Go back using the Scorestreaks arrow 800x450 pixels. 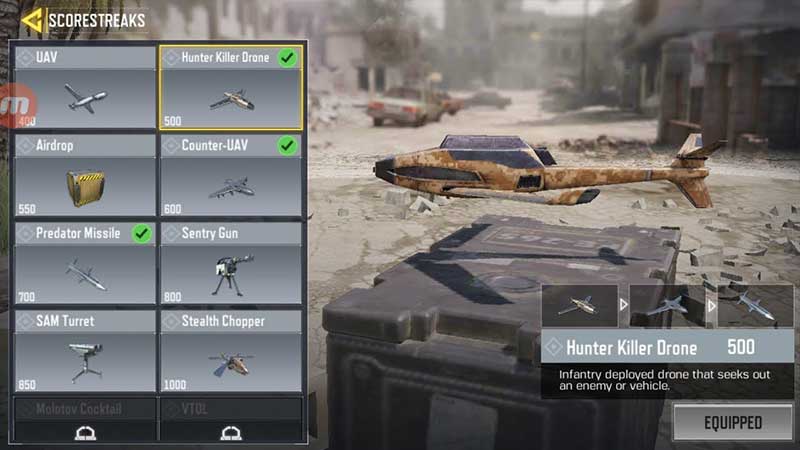point(32,19)
